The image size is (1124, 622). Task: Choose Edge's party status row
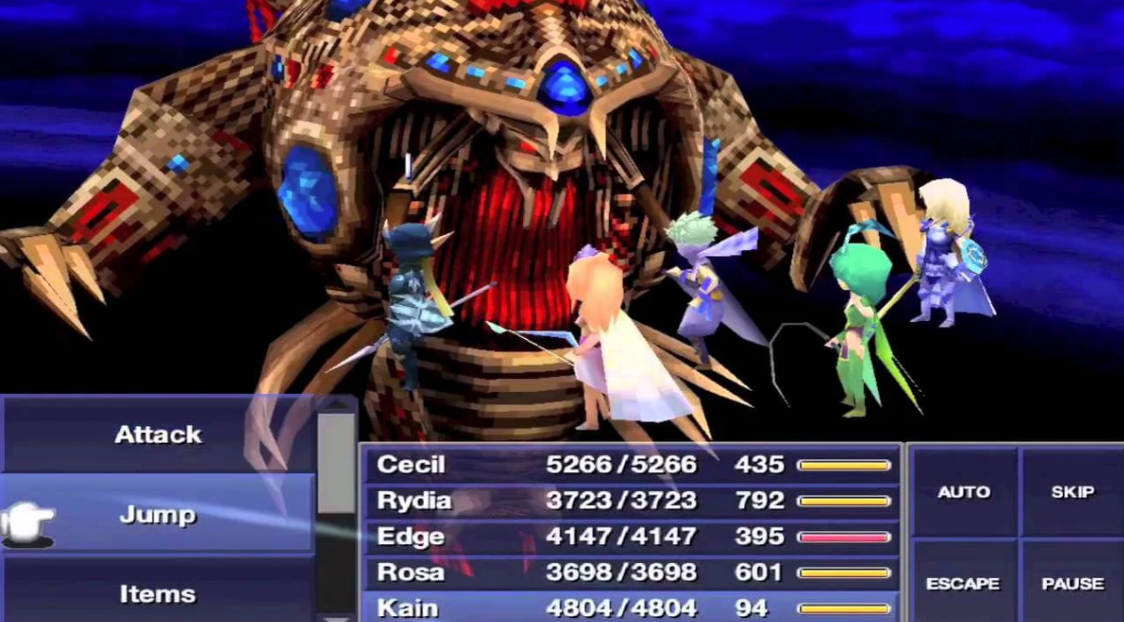(630, 537)
